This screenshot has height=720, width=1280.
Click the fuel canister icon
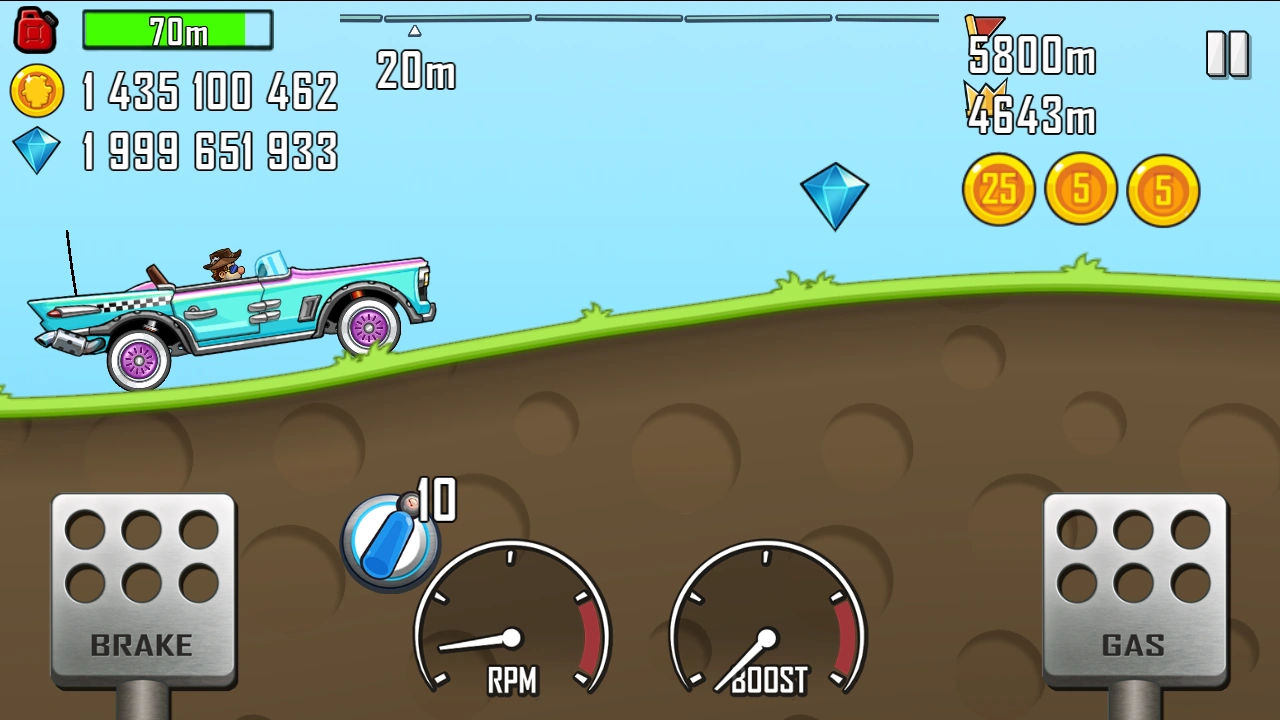(35, 29)
